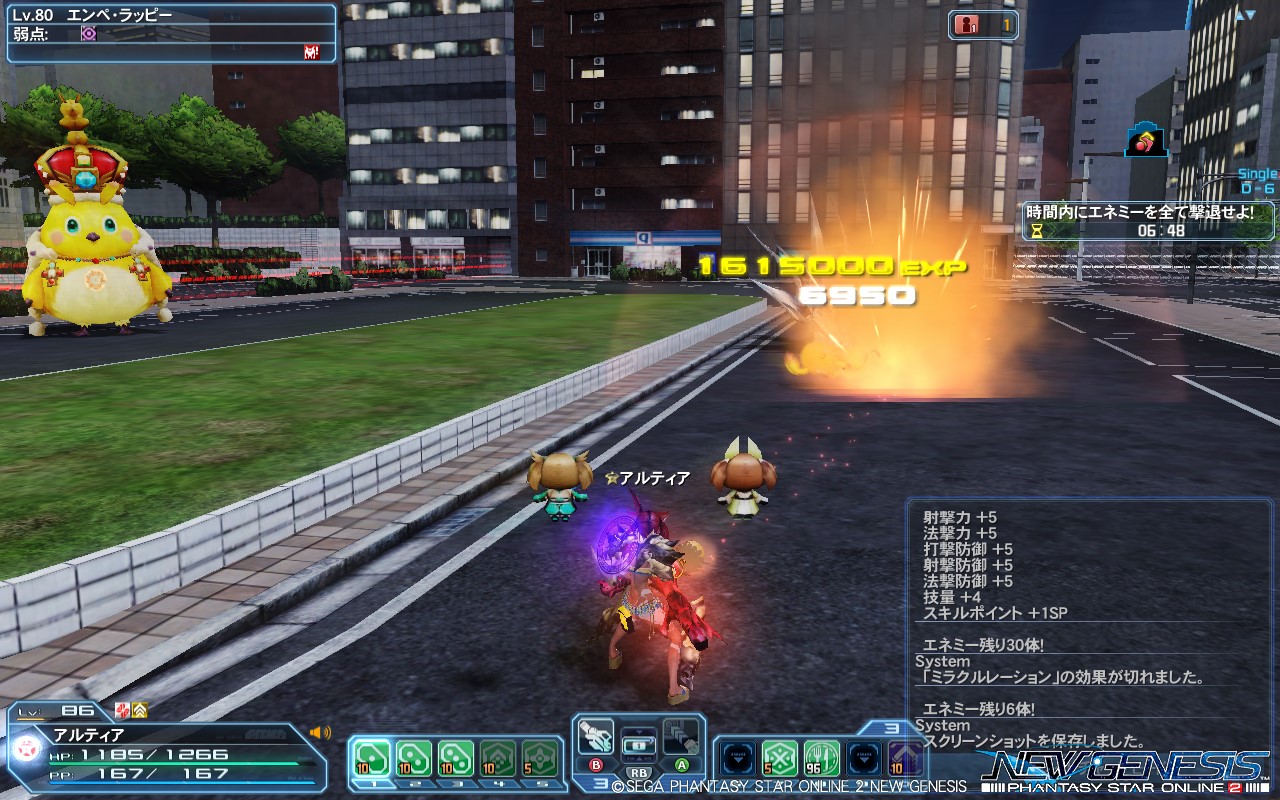Expand the stand-by slot beside the food icon
1280x800 pixels.
point(862,758)
